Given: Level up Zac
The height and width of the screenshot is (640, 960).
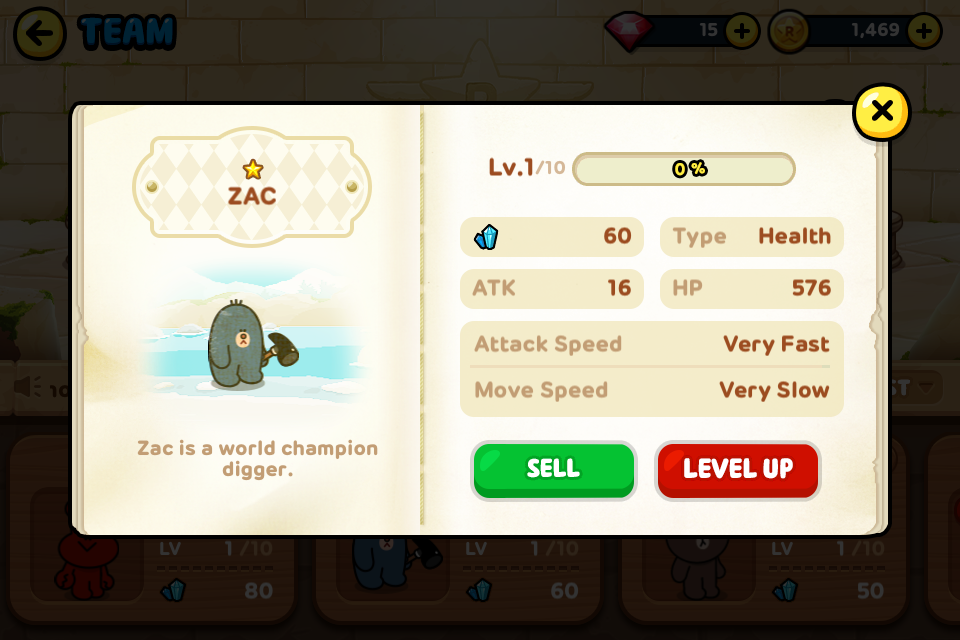Looking at the screenshot, I should 738,470.
